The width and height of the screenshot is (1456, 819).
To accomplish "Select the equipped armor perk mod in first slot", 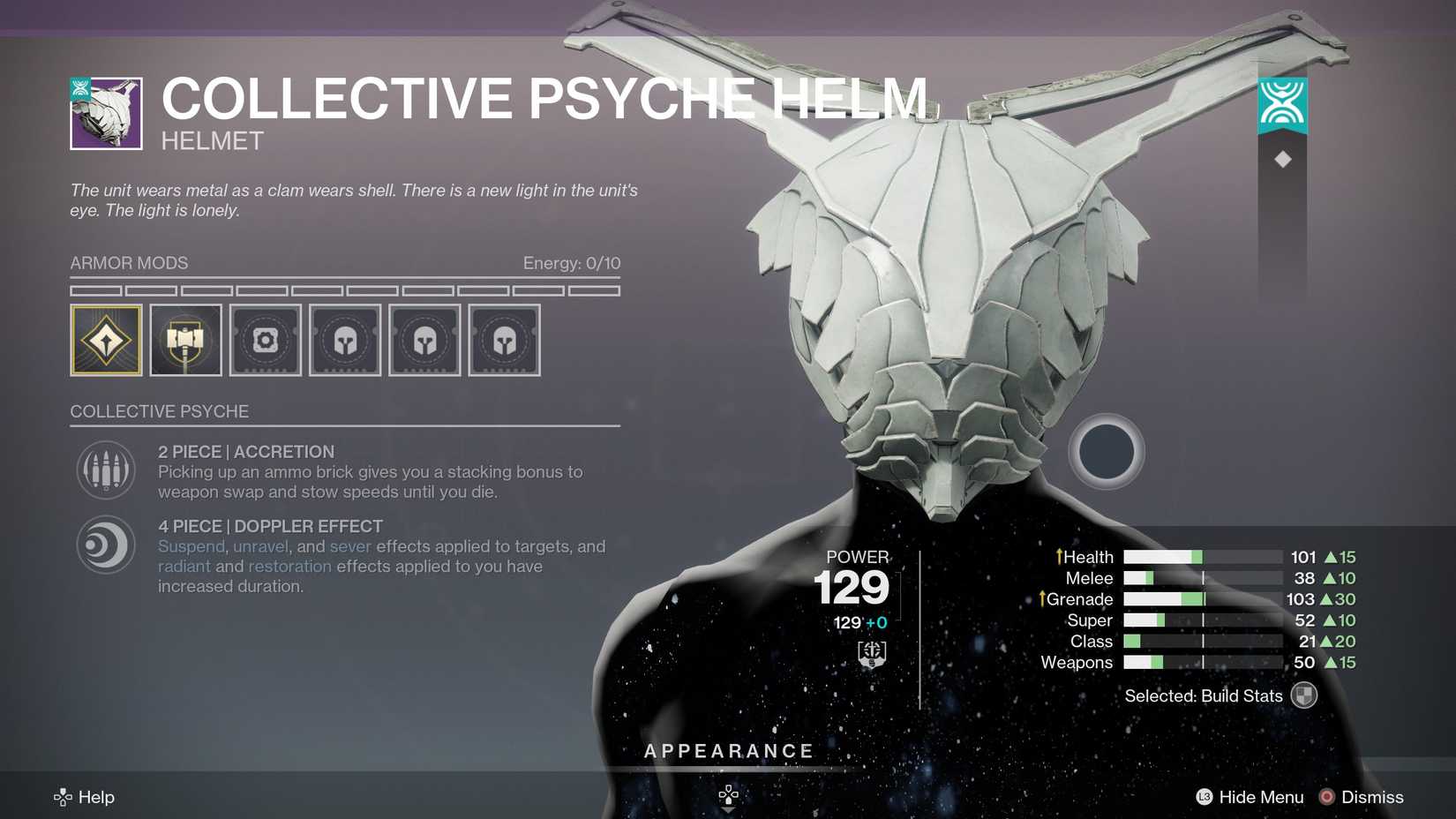I will click(106, 339).
